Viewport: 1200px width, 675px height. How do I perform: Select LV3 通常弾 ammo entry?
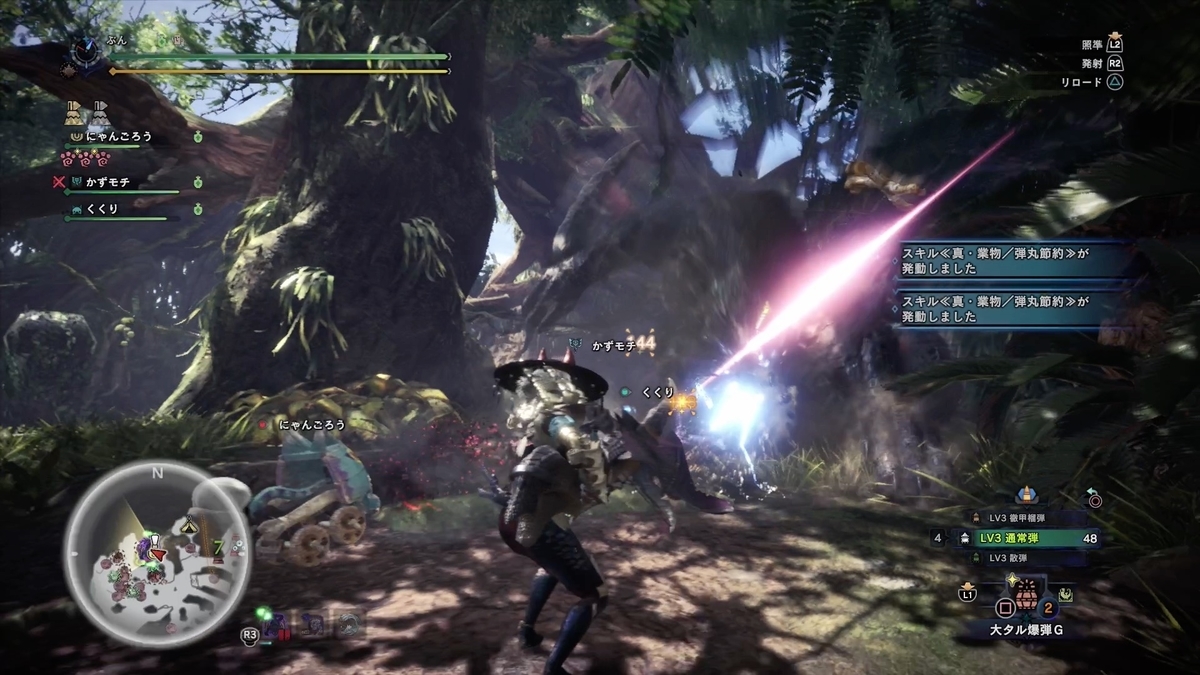[1015, 538]
